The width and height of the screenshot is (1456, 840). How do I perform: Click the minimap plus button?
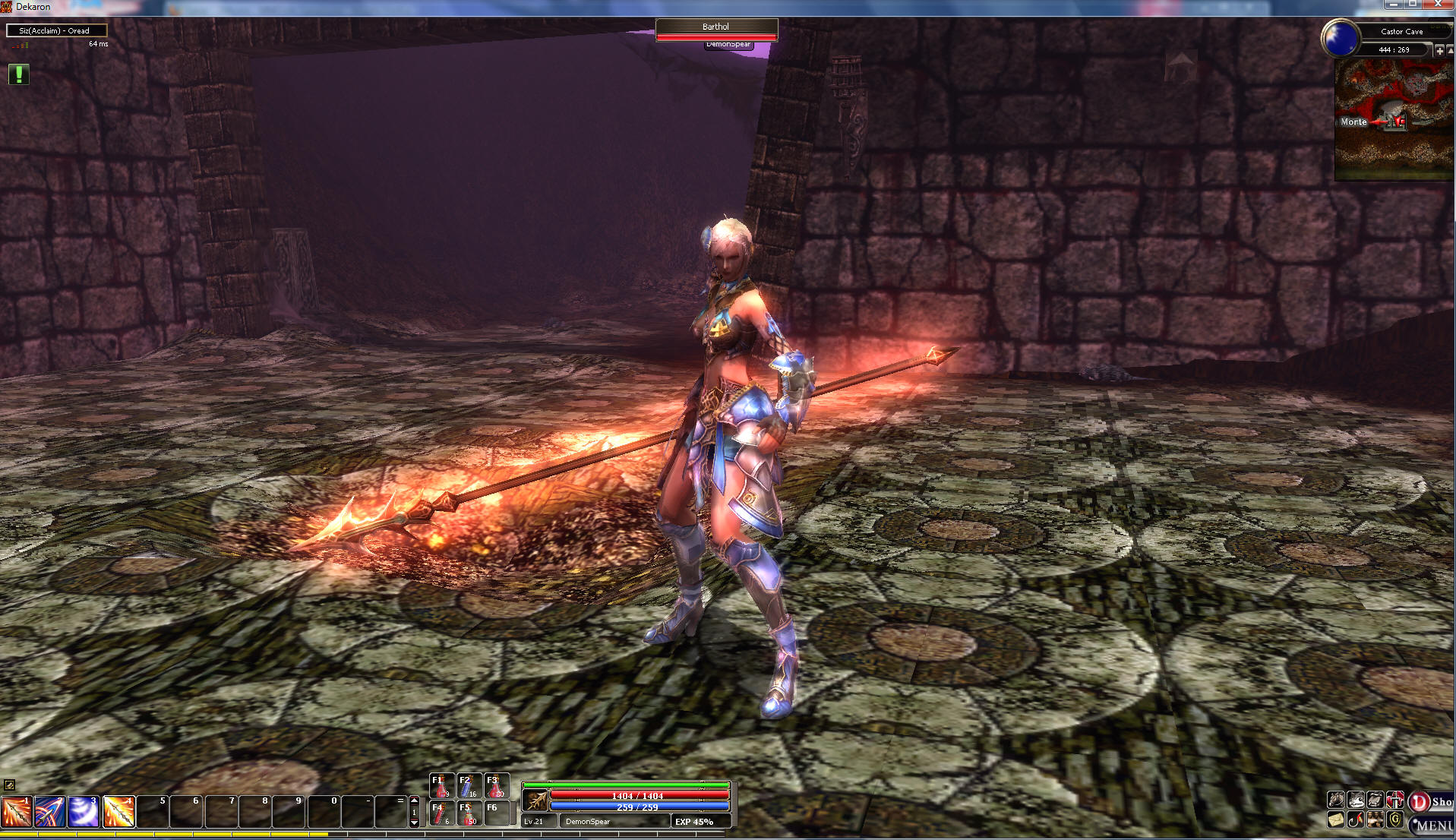pos(1439,50)
